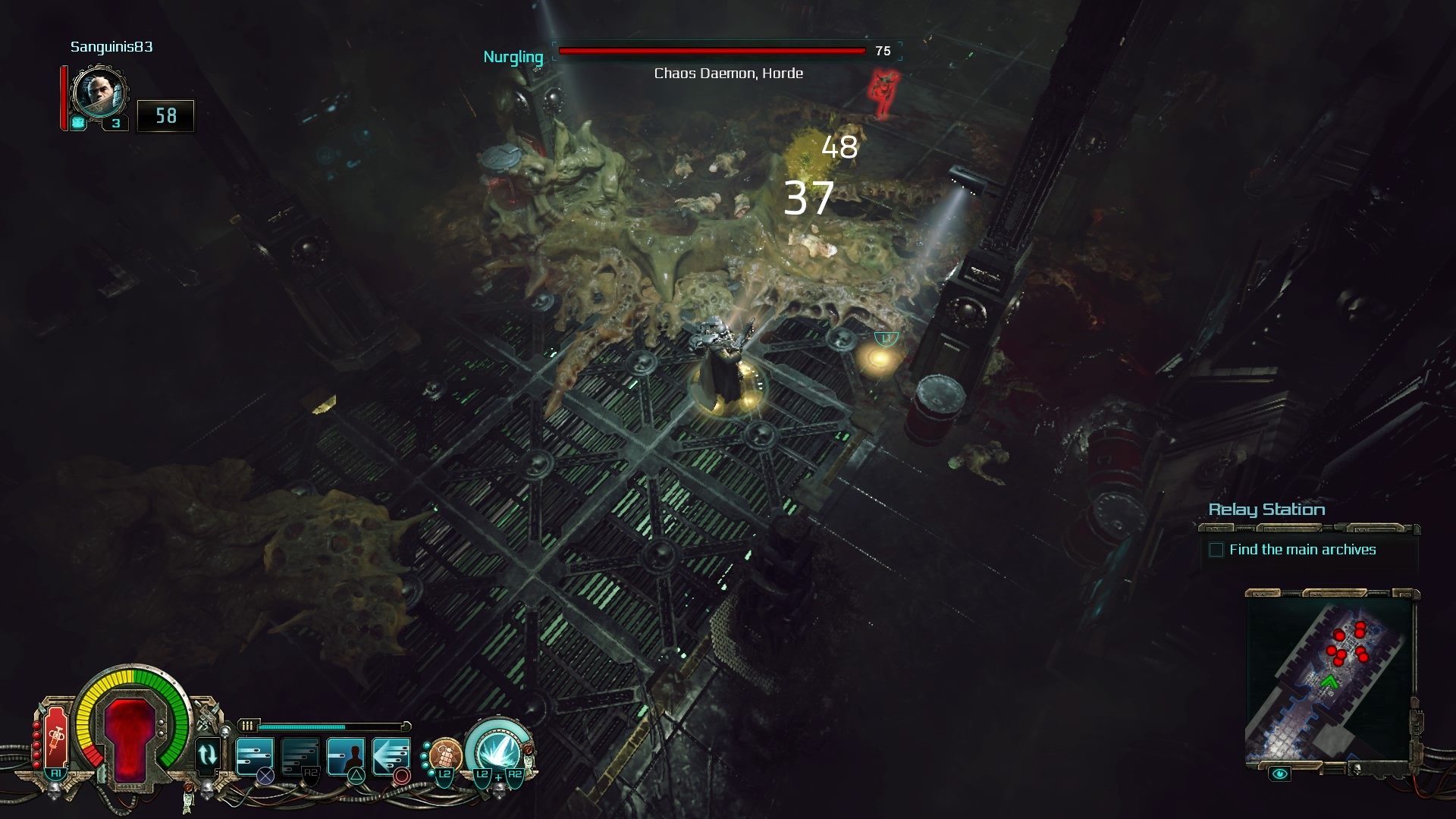This screenshot has height=819, width=1456.
Task: Click the ammo magazine icon beside the ammo bar
Action: click(248, 726)
